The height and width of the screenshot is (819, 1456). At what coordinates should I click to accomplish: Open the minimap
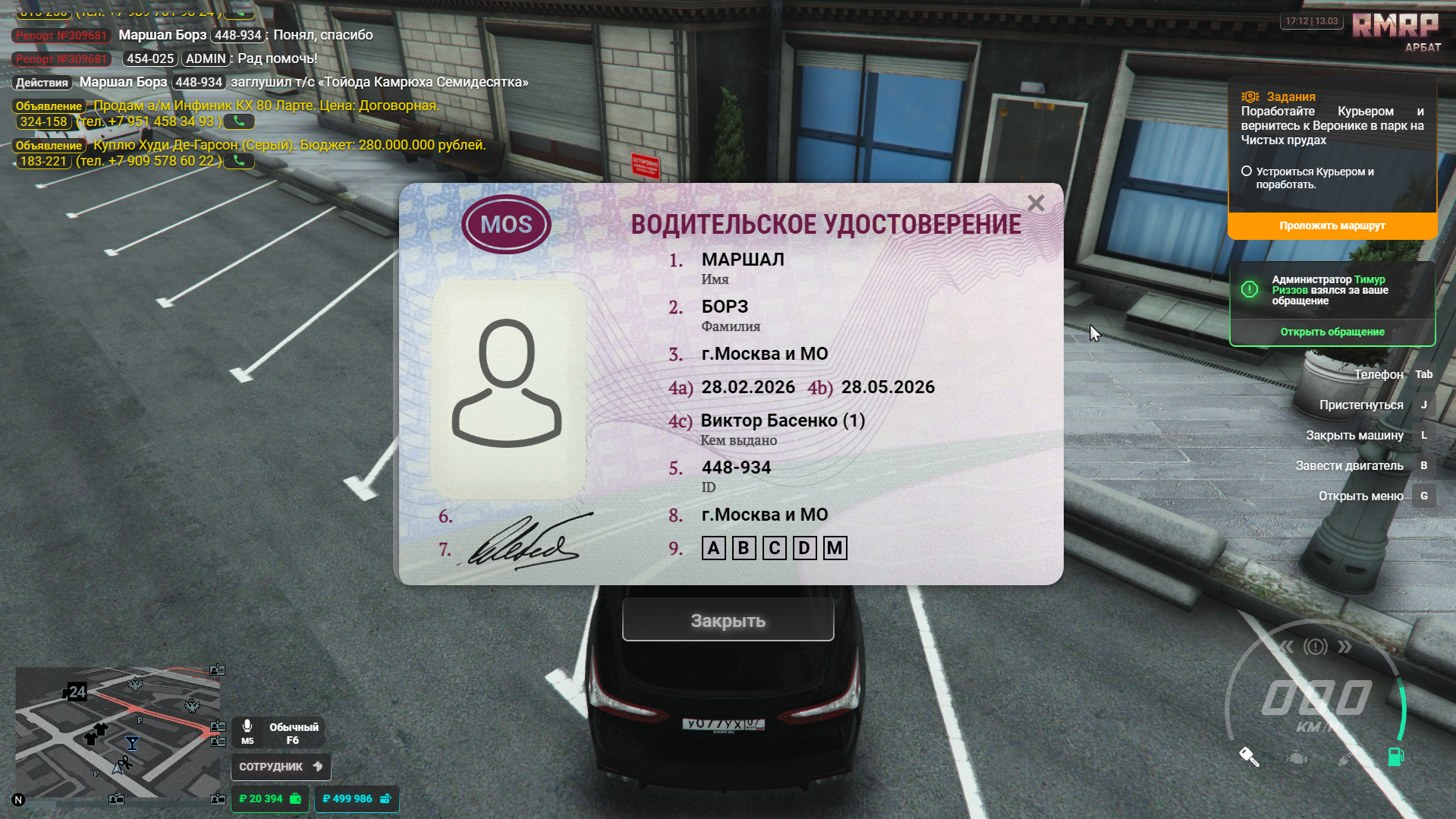(118, 732)
